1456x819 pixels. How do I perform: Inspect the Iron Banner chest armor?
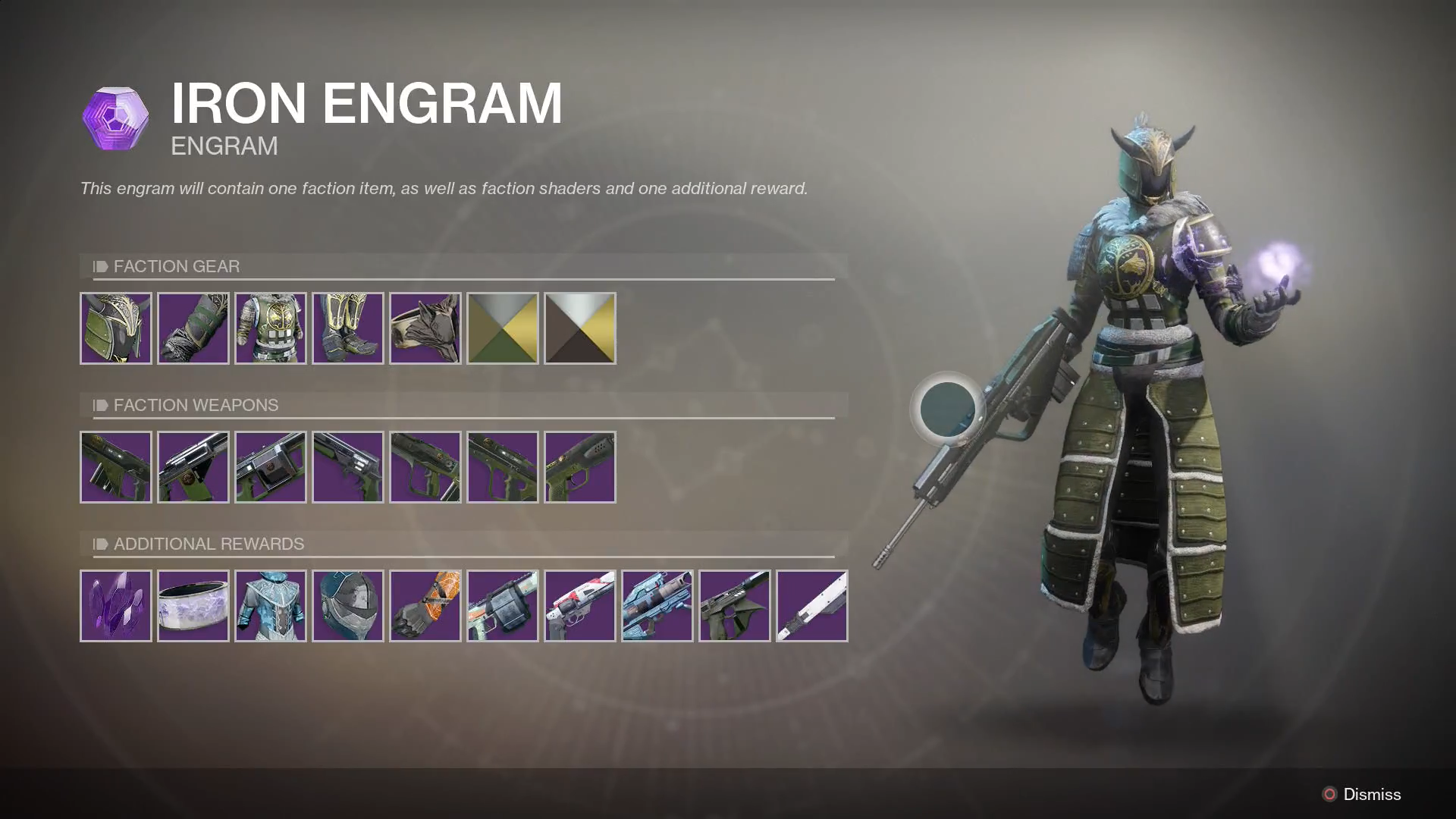coord(271,328)
